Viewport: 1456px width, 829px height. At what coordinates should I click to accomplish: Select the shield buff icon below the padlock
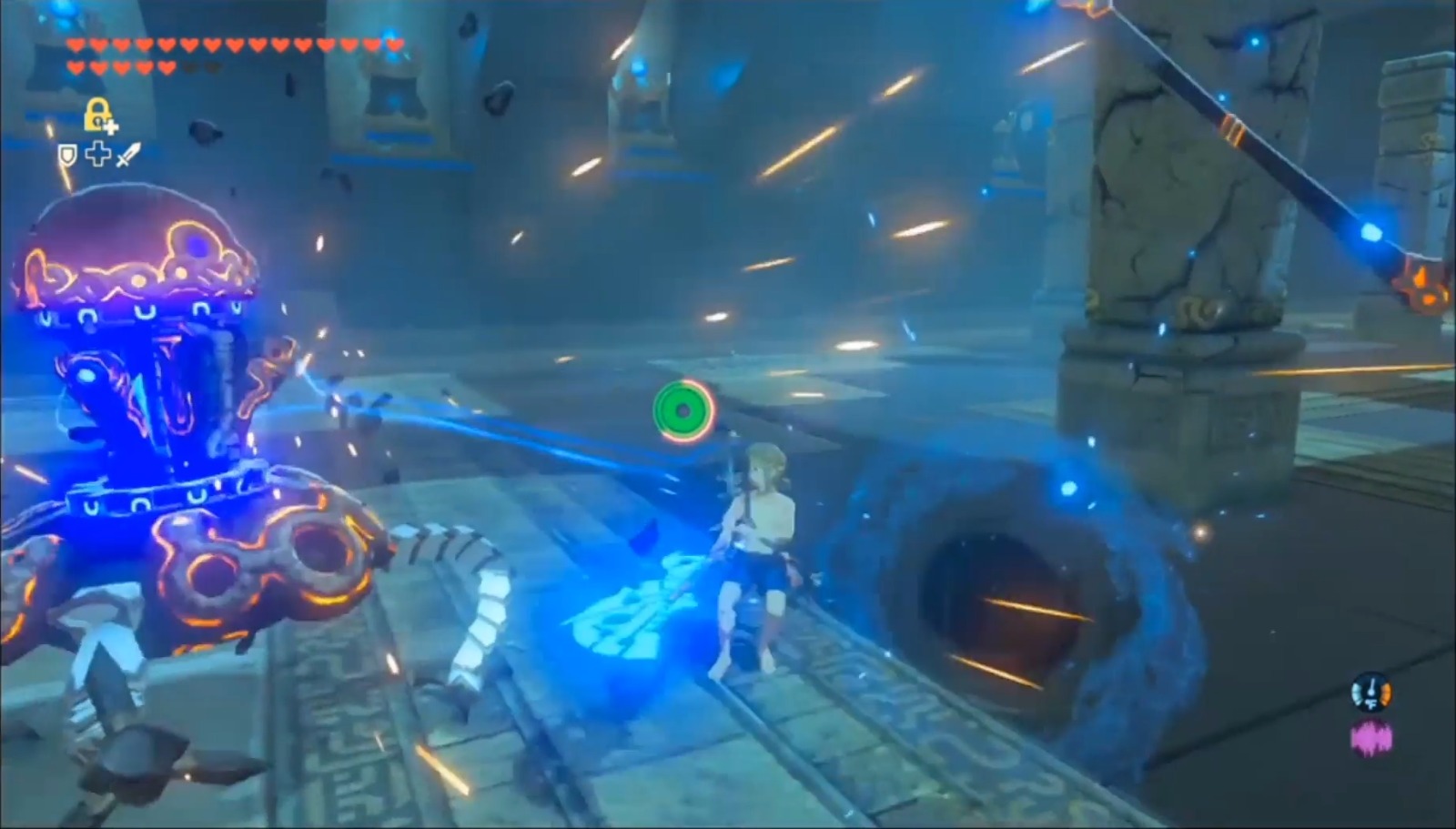pyautogui.click(x=68, y=153)
